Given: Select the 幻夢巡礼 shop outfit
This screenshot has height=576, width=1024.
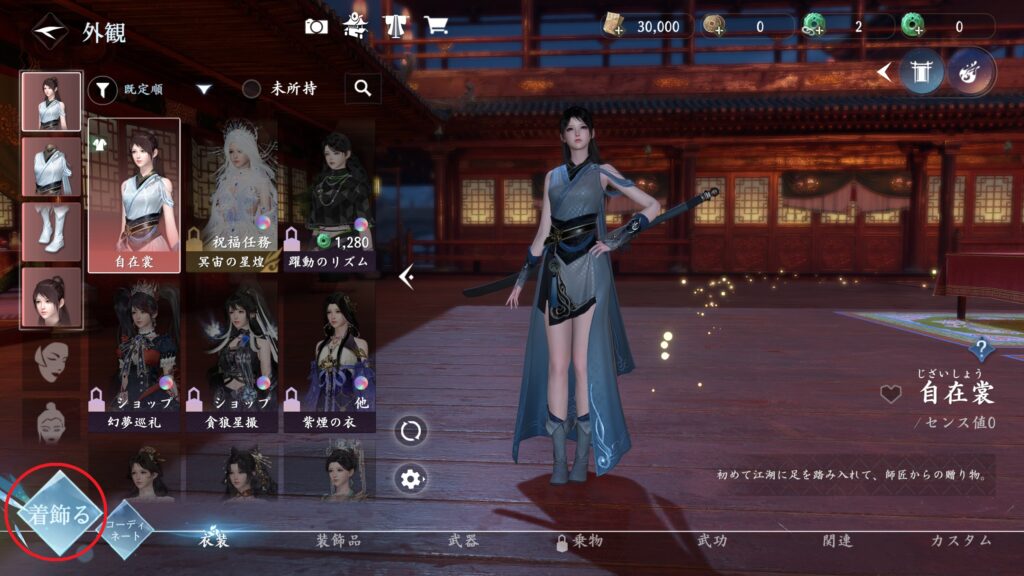Looking at the screenshot, I should [134, 355].
